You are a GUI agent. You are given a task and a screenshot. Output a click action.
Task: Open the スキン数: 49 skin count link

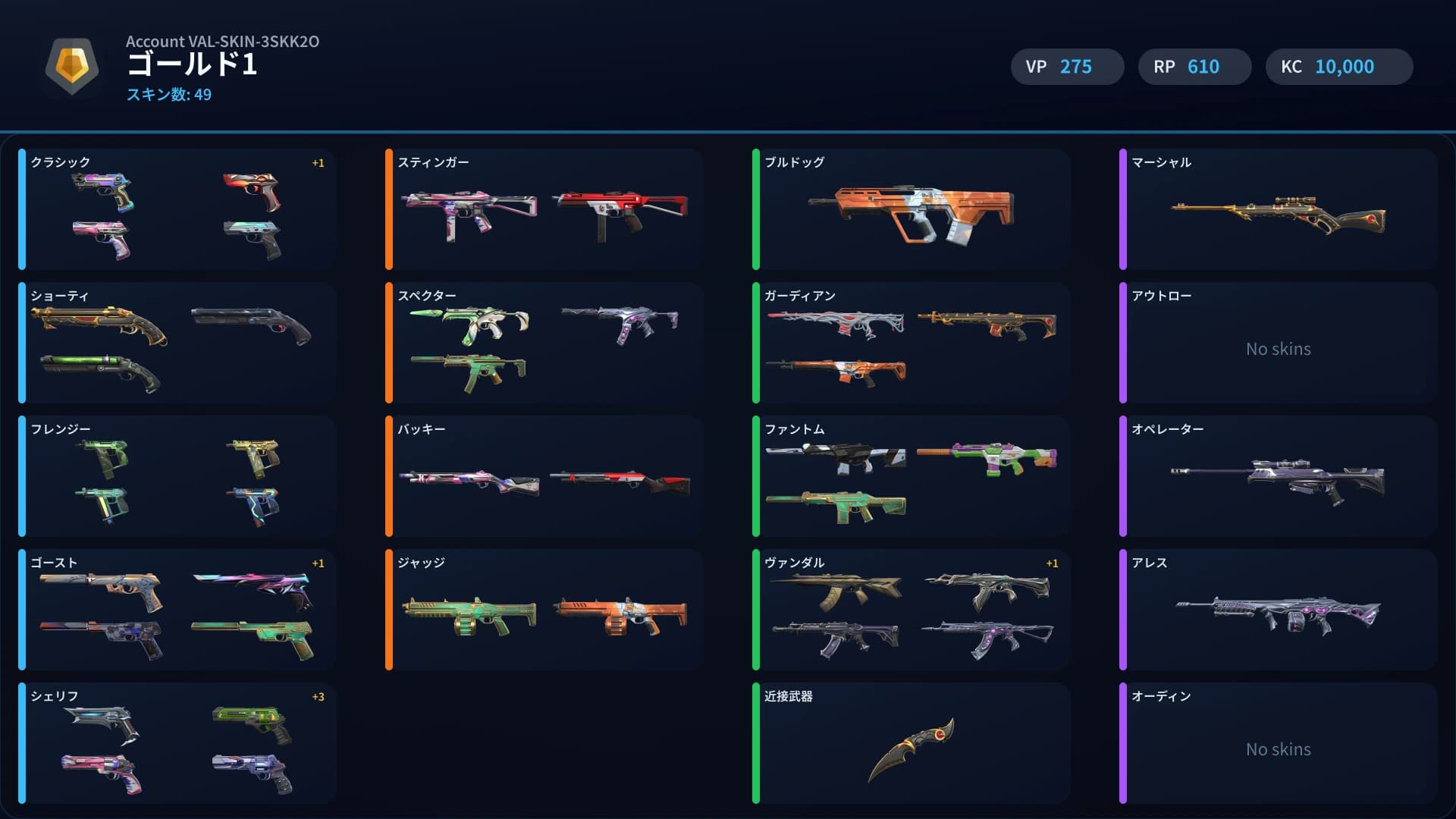[168, 95]
